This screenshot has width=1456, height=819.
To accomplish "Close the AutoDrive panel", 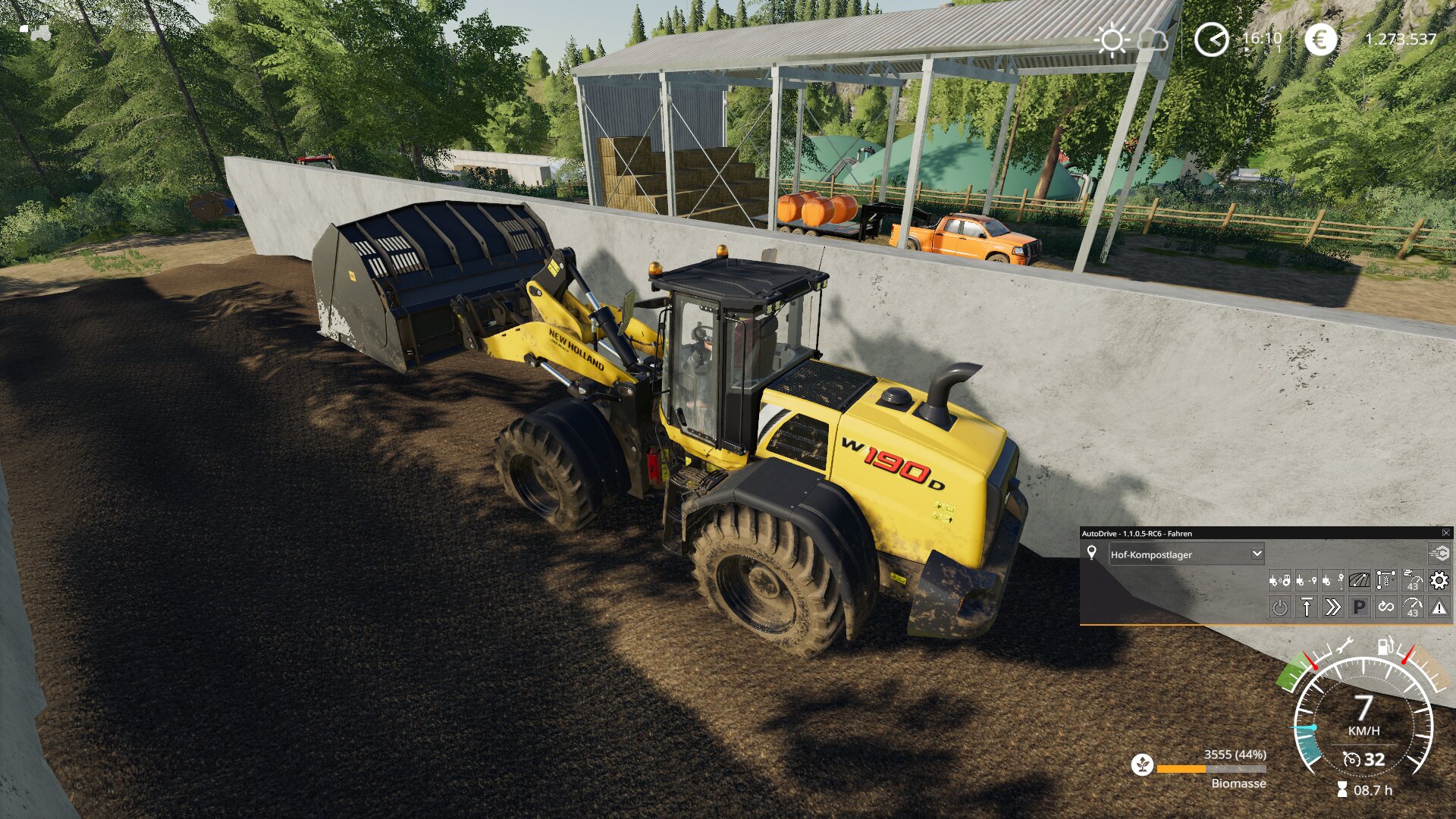I will point(1446,533).
